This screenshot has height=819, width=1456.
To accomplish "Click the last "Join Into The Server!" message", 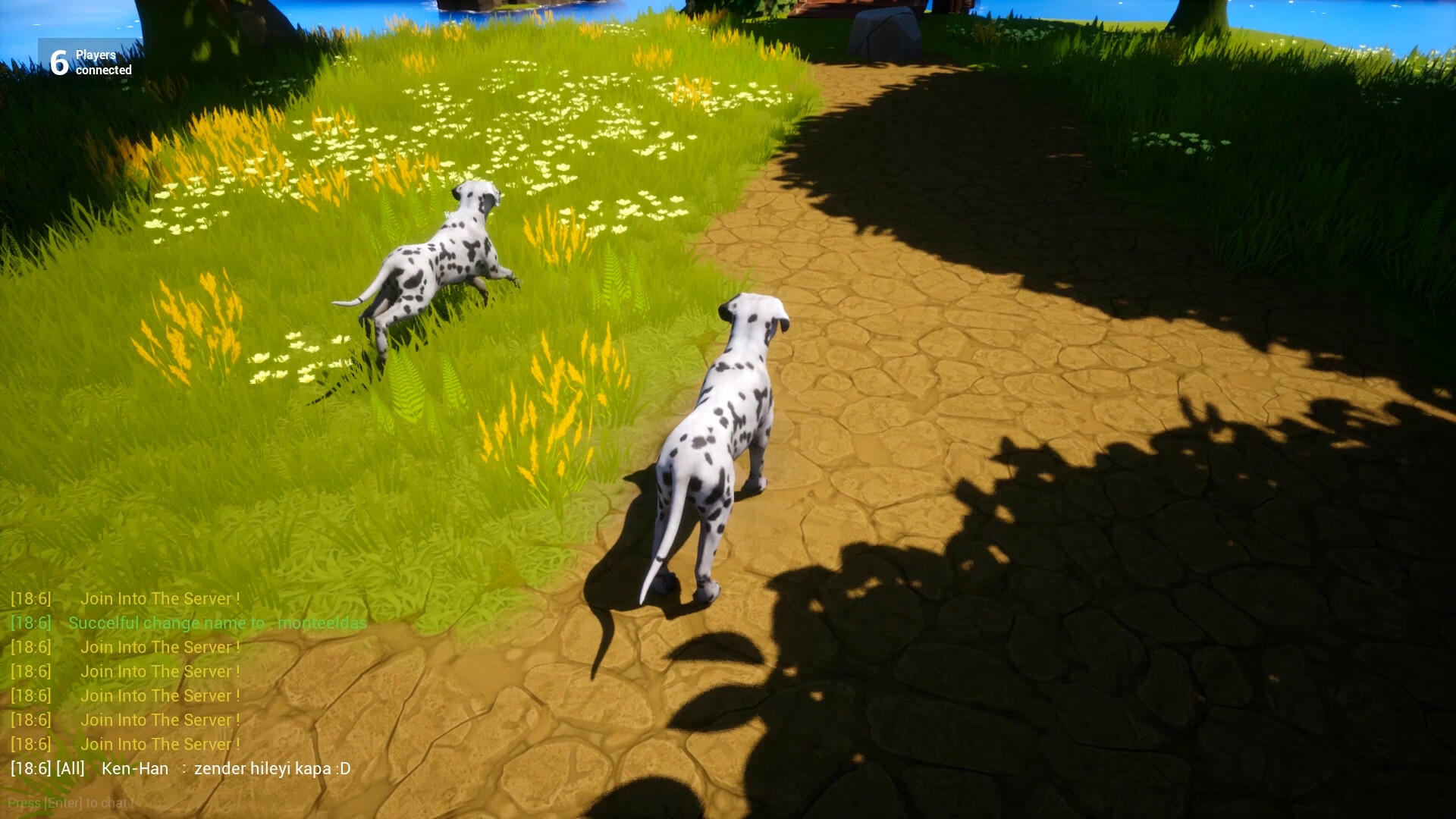I will click(161, 744).
